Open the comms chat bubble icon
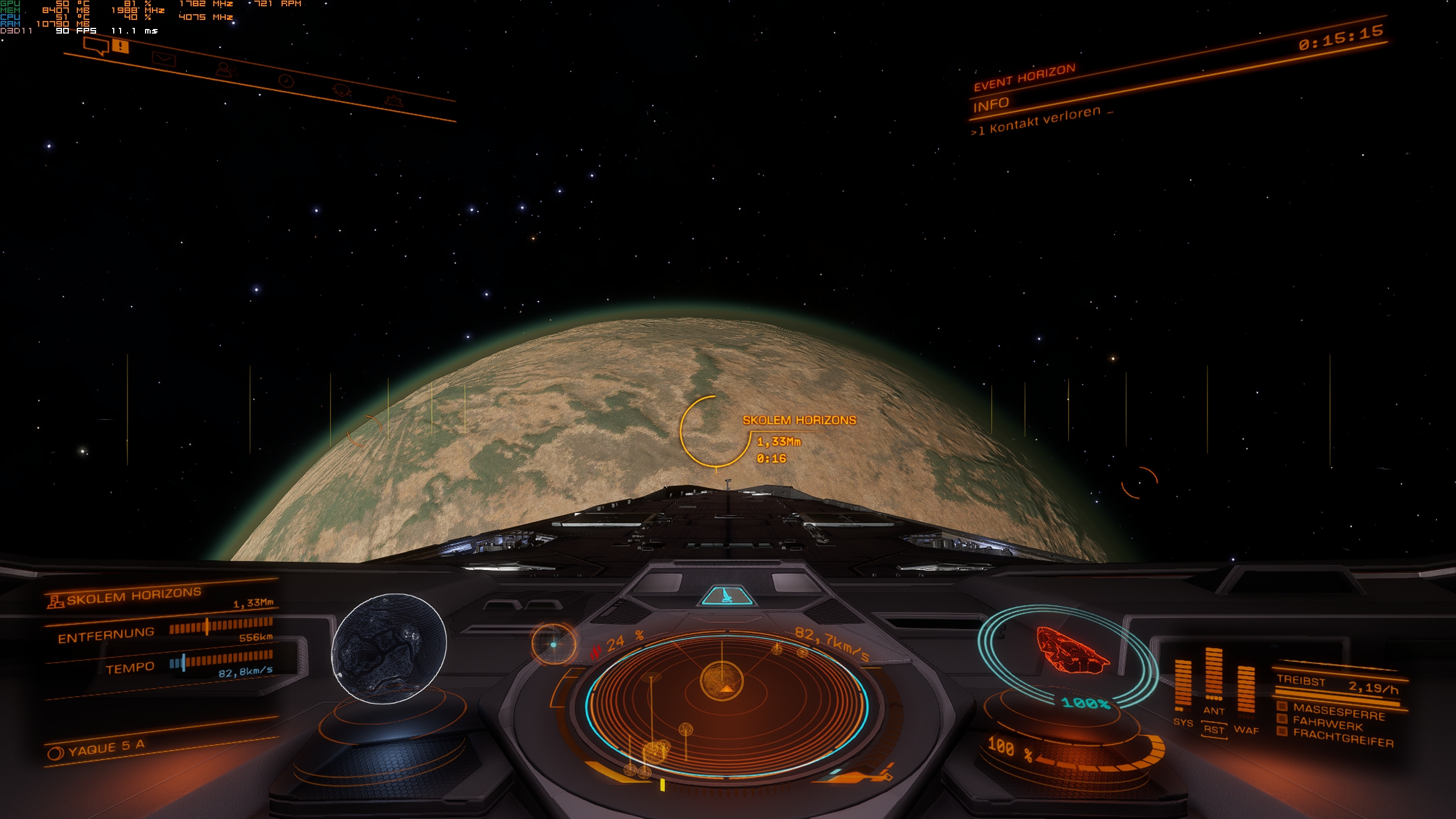 pos(96,45)
